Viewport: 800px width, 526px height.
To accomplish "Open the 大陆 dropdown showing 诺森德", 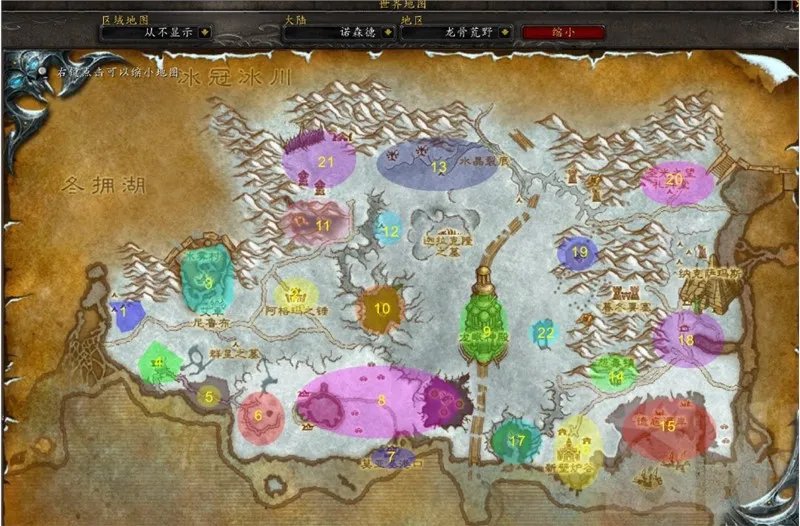I will [340, 31].
